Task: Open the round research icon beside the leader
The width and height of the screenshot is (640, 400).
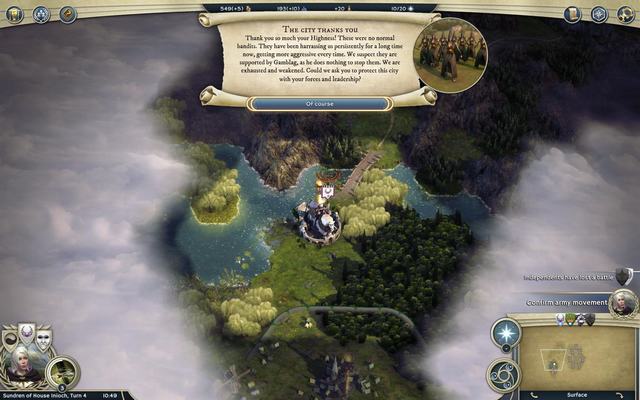Action: [x=63, y=372]
